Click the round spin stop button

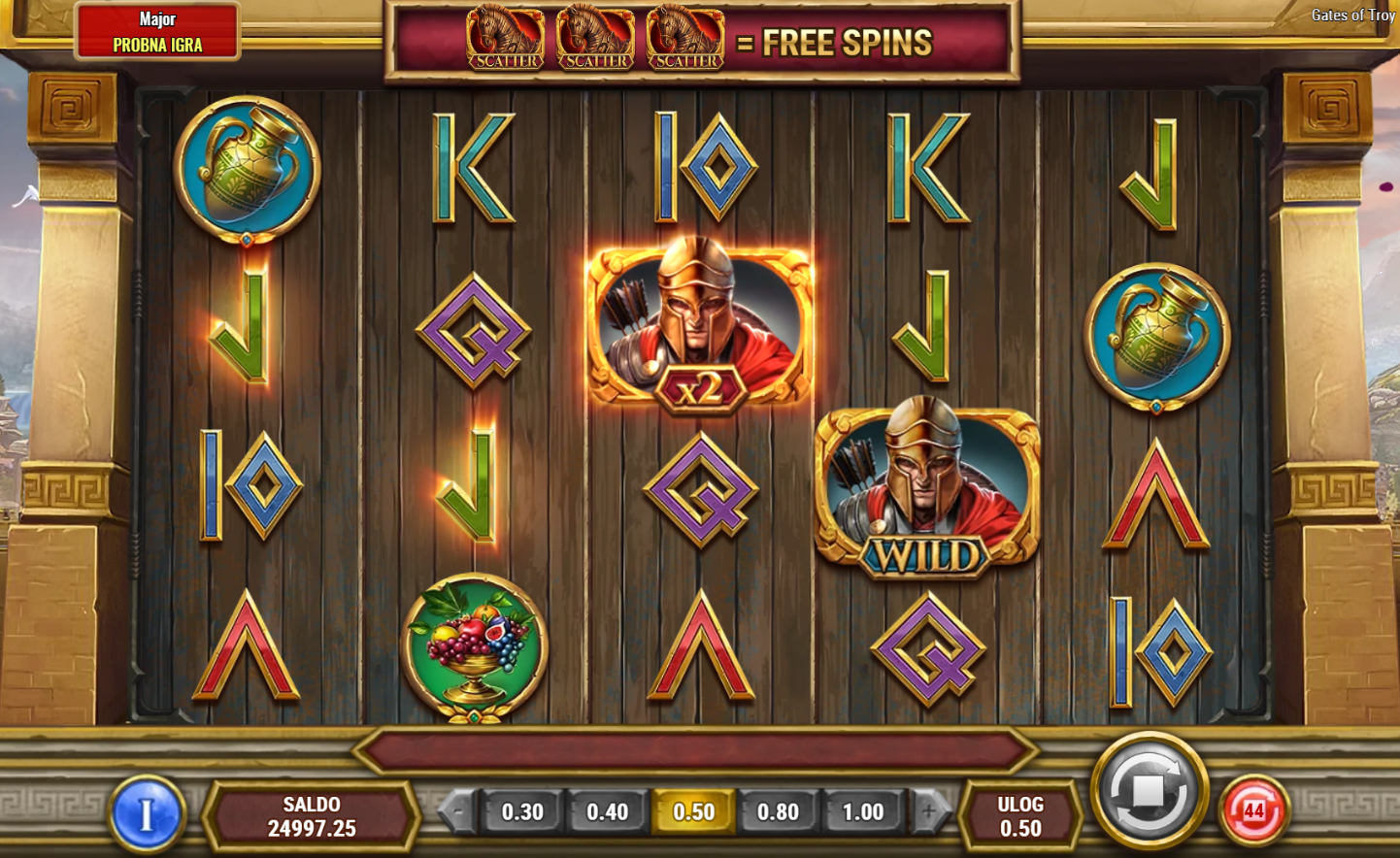tap(1149, 791)
